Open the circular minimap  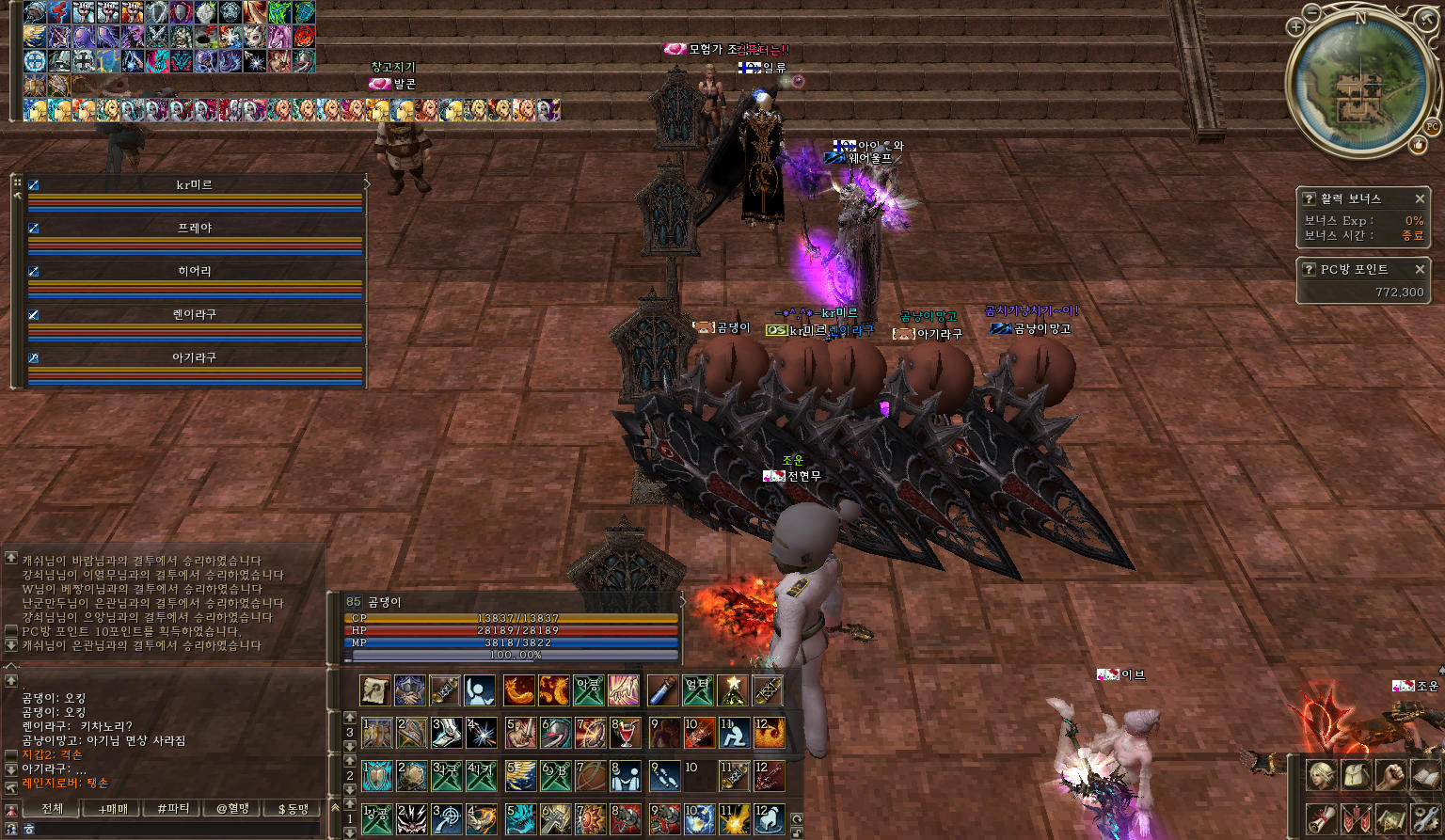[x=1360, y=85]
